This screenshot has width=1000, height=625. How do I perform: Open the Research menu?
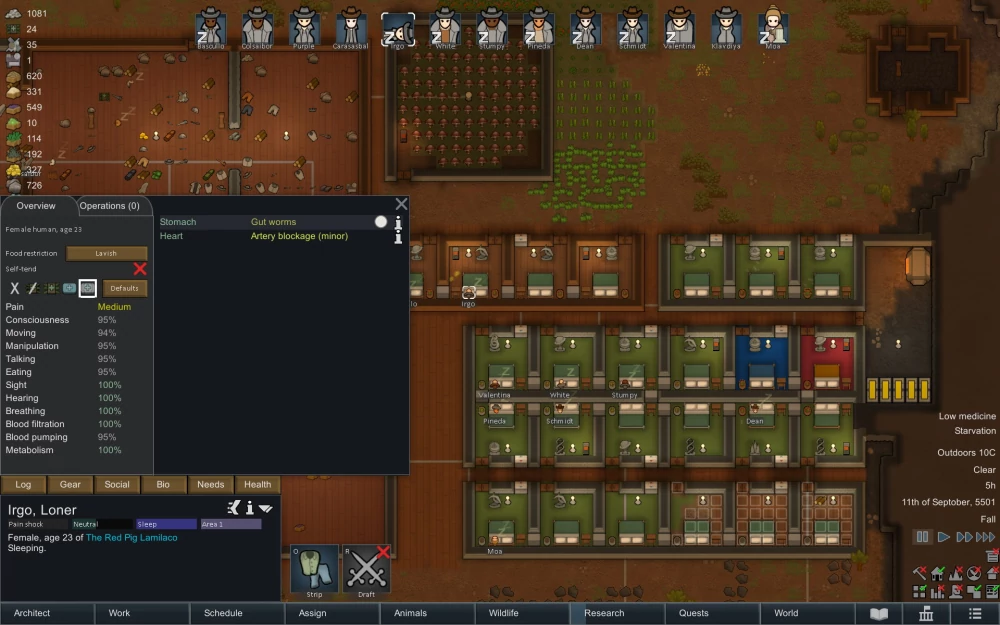(604, 613)
